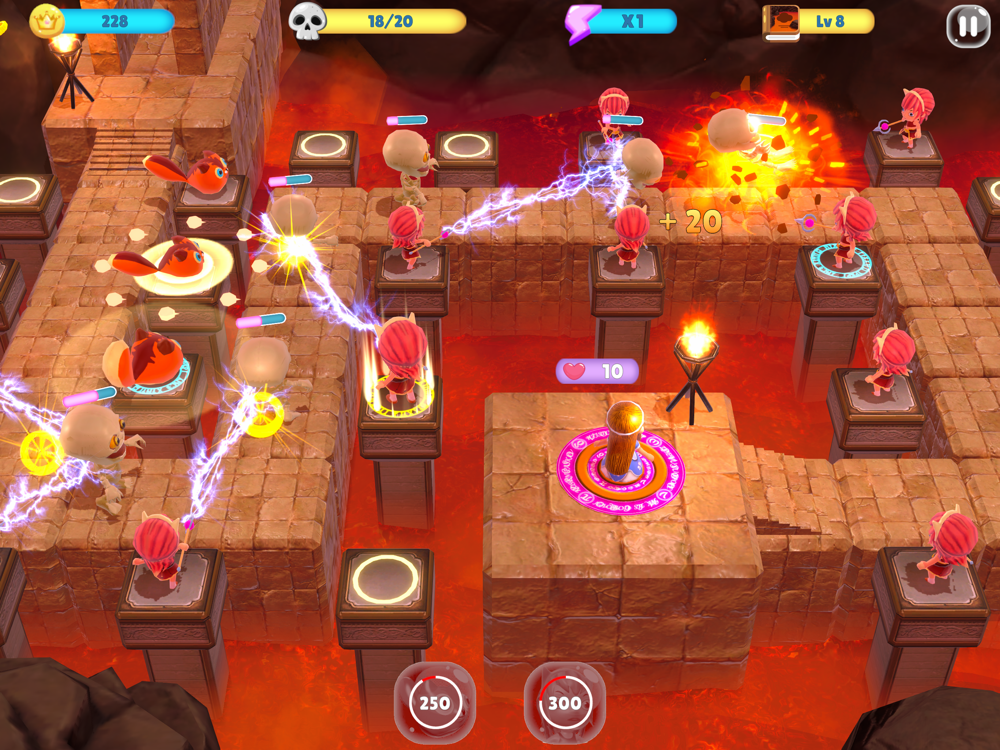This screenshot has height=750, width=1000.
Task: Select the 250-cost unit button
Action: tap(434, 703)
